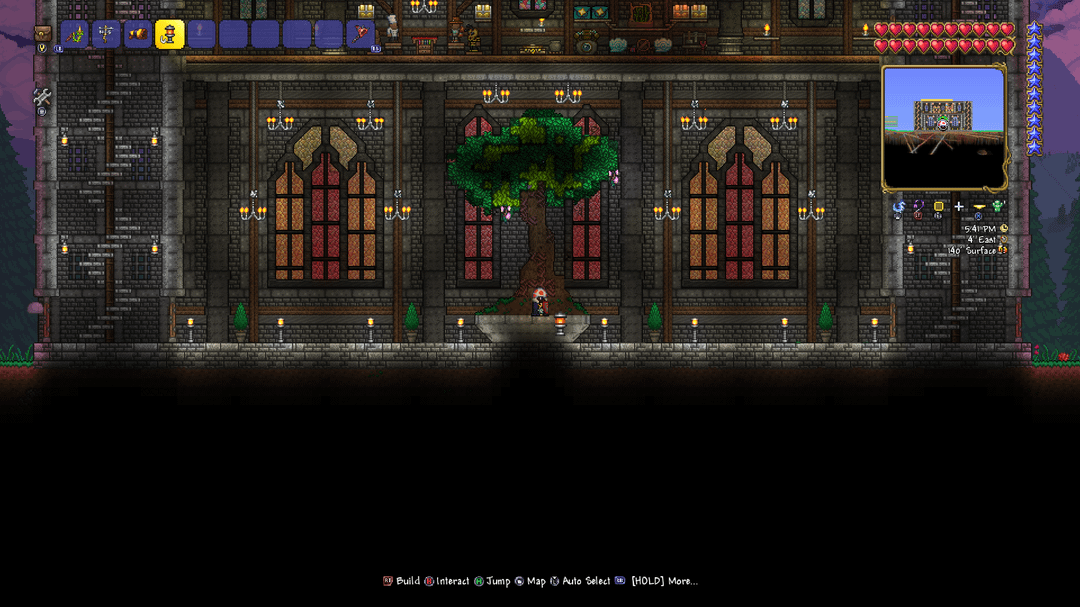Select the highlighted lantern hotbar slot

(170, 34)
